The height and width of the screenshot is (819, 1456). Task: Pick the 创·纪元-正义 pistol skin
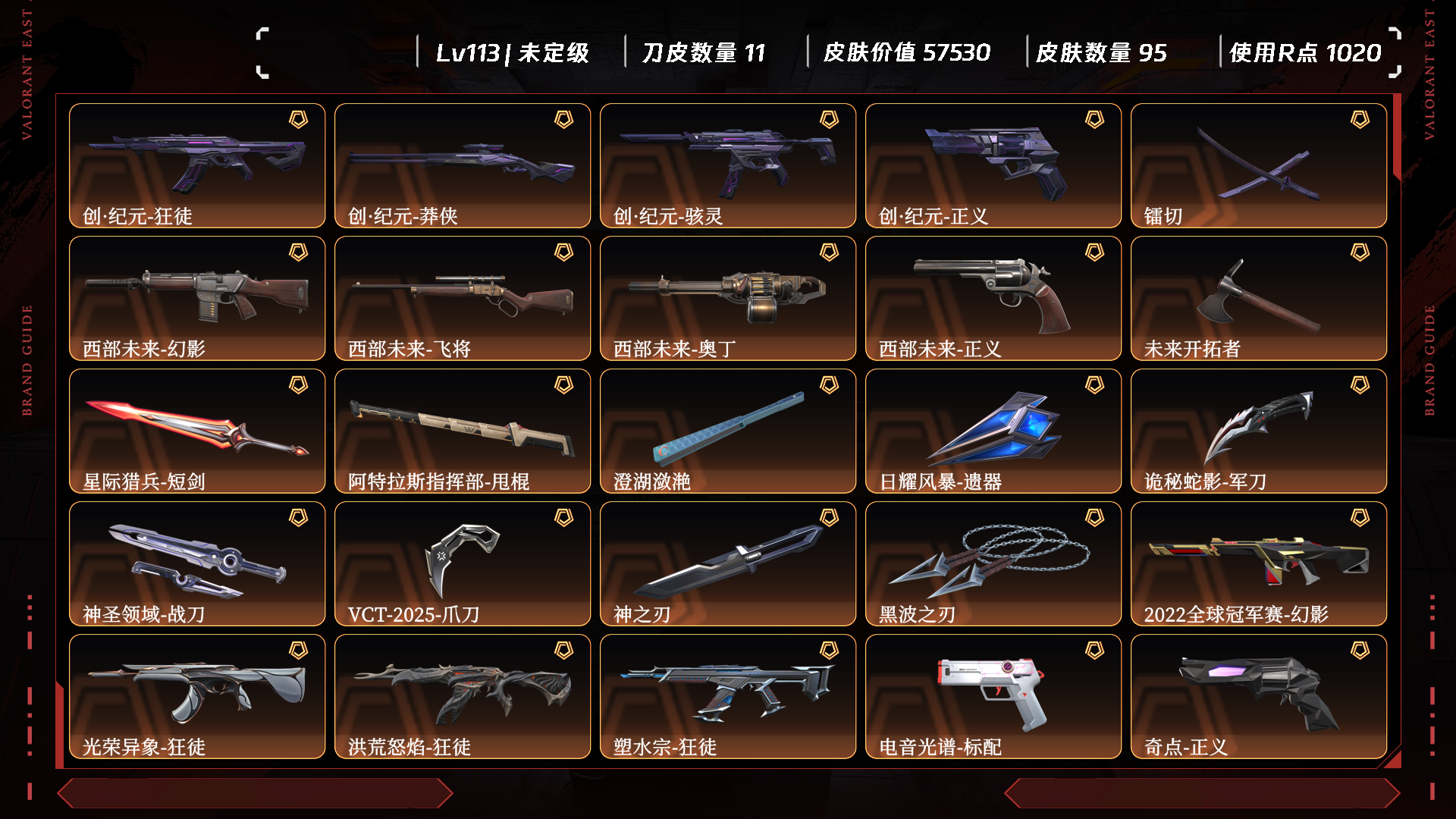pos(993,165)
